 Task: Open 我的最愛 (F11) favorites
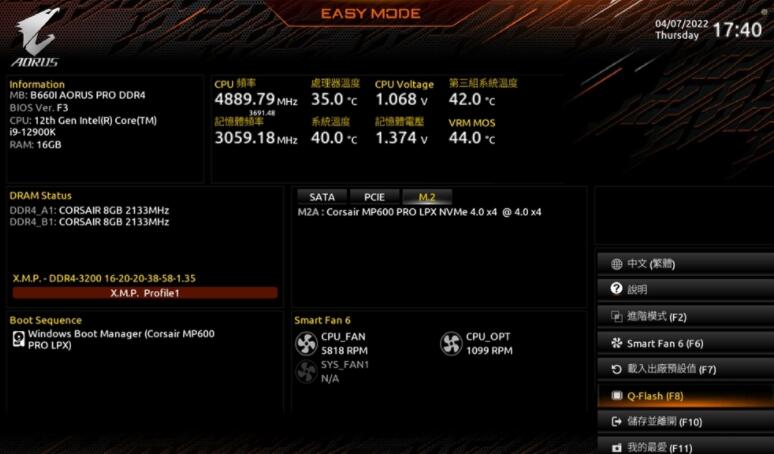pyautogui.click(x=684, y=446)
